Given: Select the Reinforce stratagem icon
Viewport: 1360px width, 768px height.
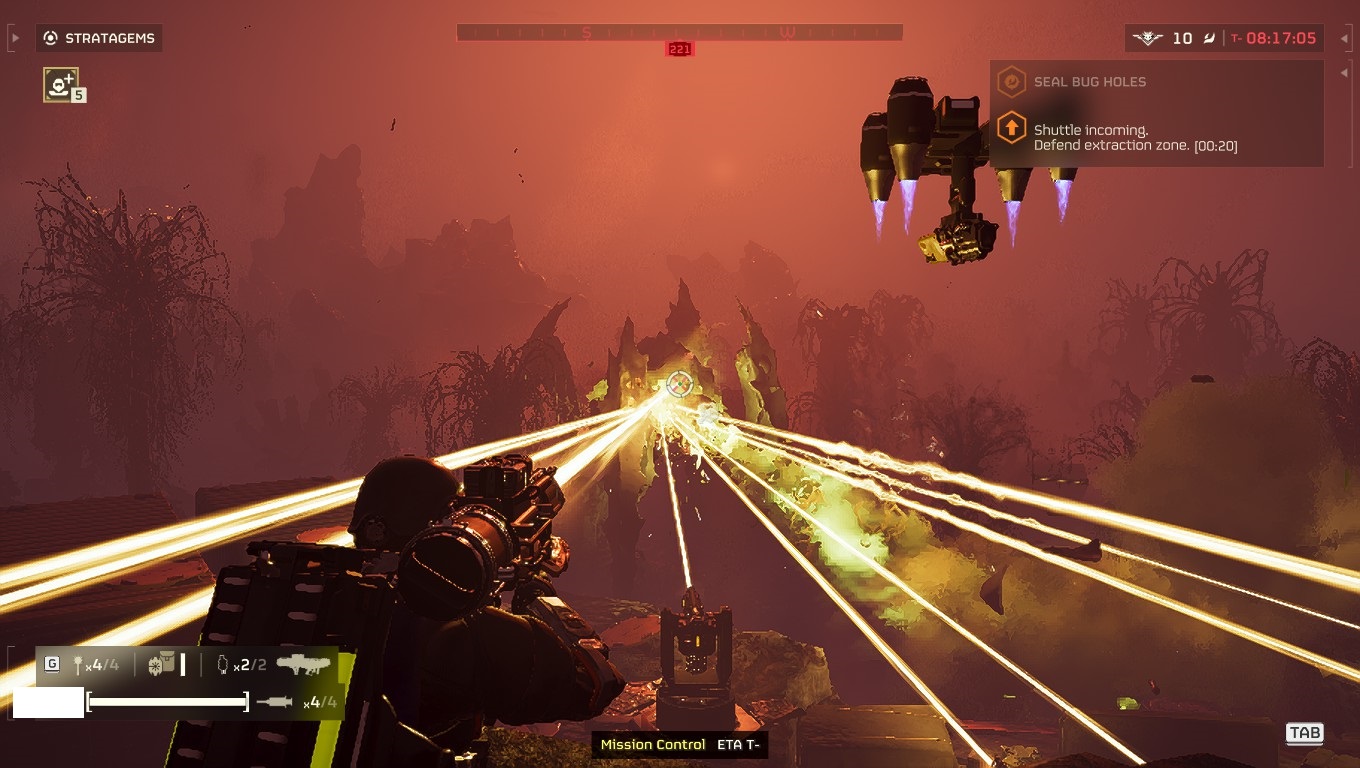Looking at the screenshot, I should (x=61, y=84).
